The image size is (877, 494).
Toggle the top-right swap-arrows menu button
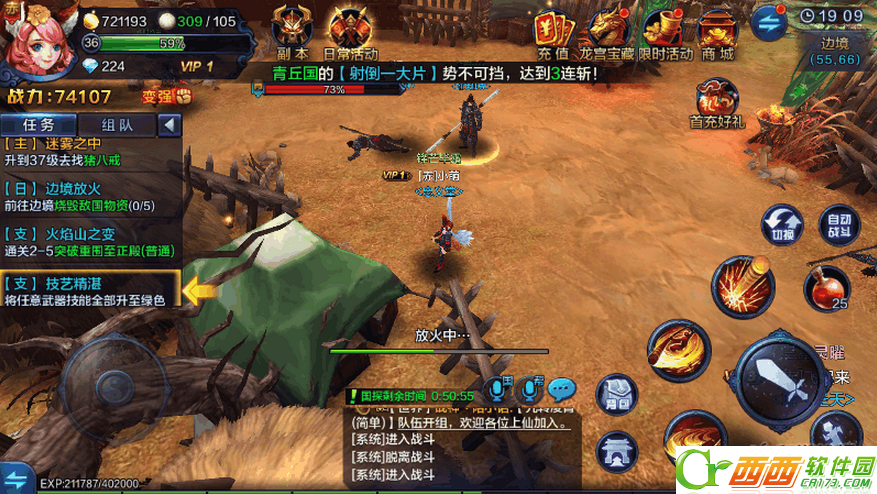769,18
